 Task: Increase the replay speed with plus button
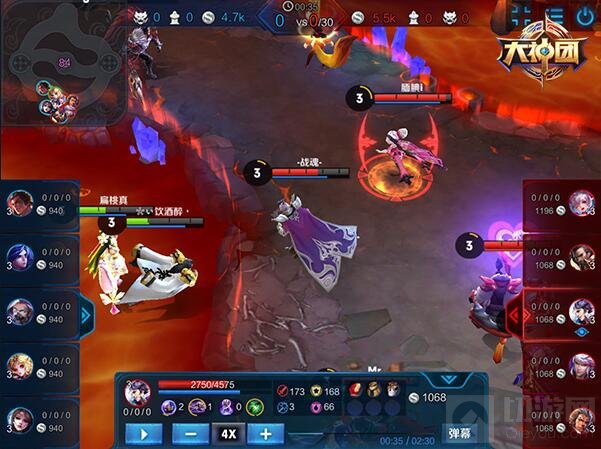click(265, 434)
